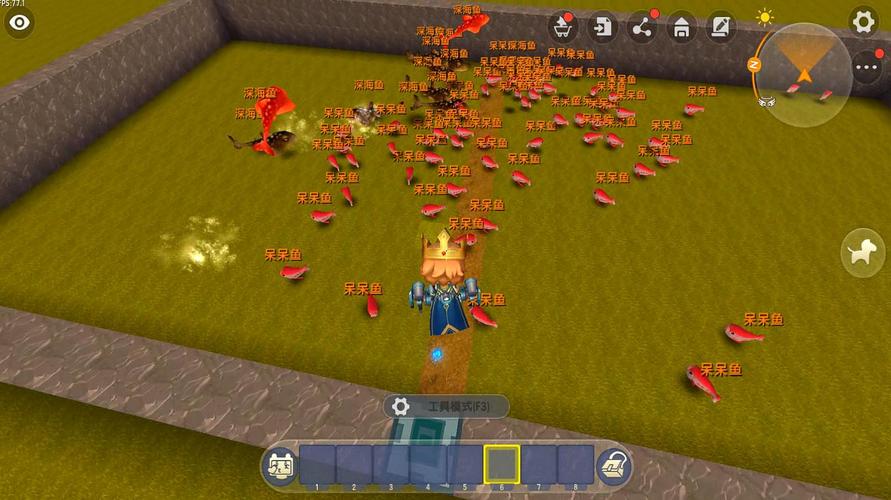Click the document import icon
Viewport: 891px width, 500px height.
602,27
